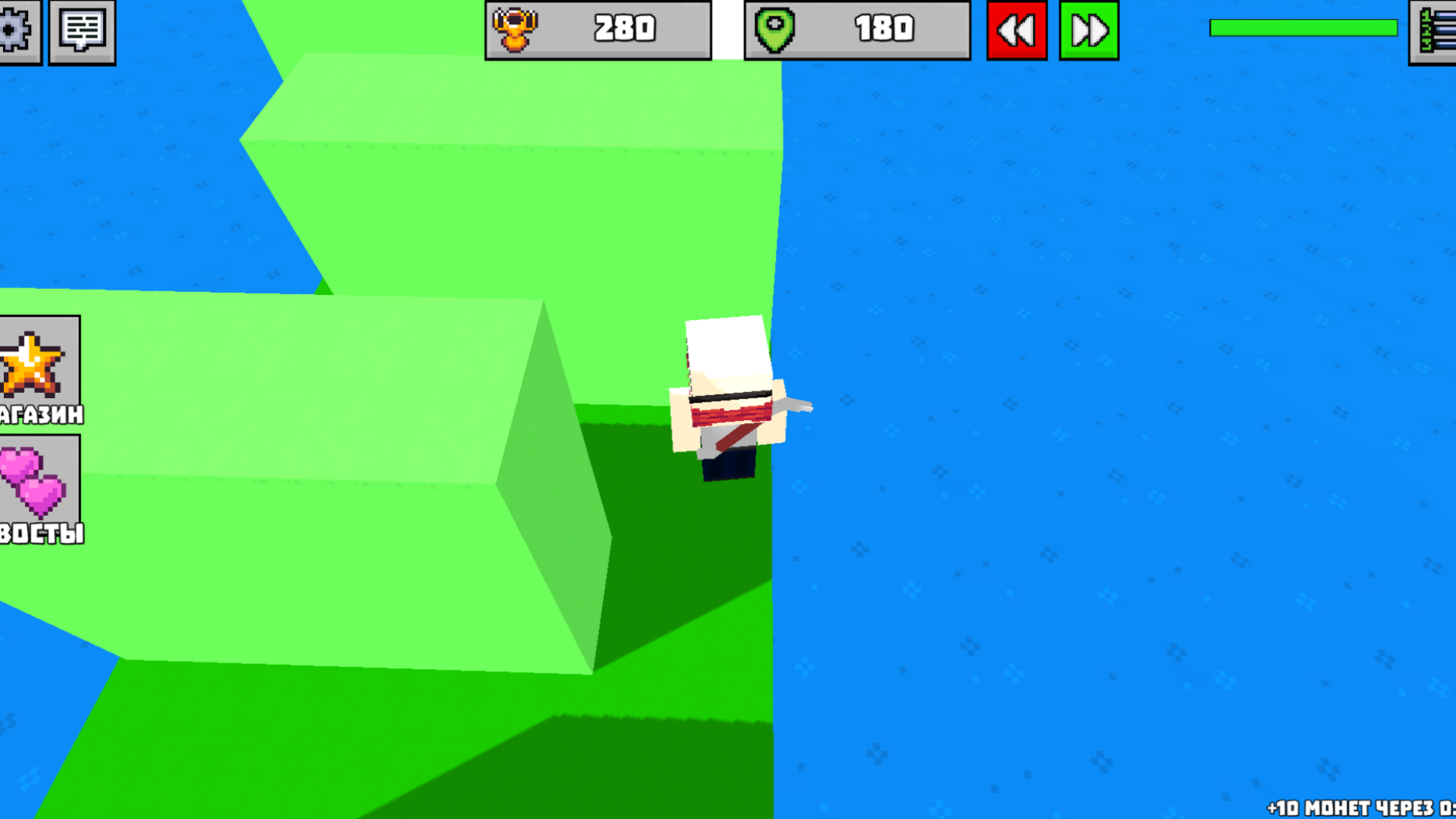Viewport: 1456px width, 819px height.
Task: Toggle fast-forward game speed
Action: tap(1089, 30)
